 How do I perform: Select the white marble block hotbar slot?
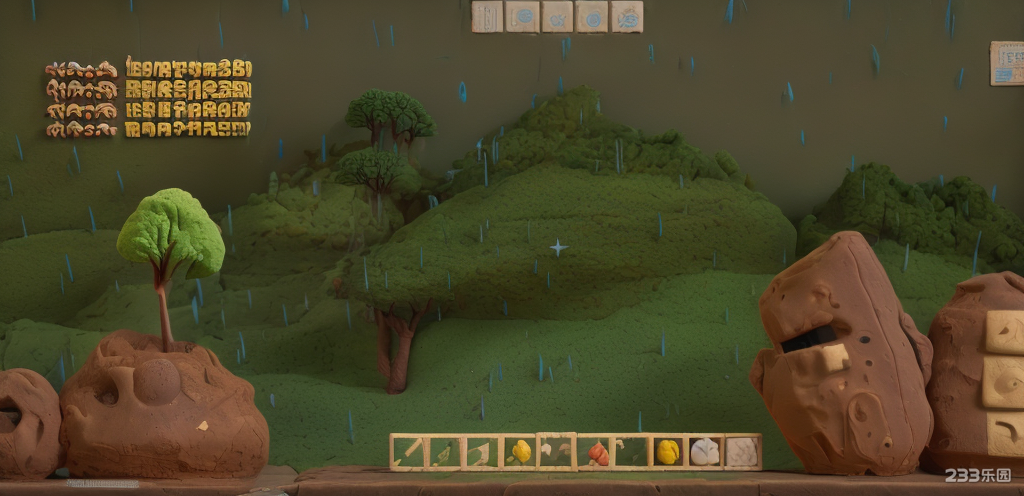[x=741, y=452]
